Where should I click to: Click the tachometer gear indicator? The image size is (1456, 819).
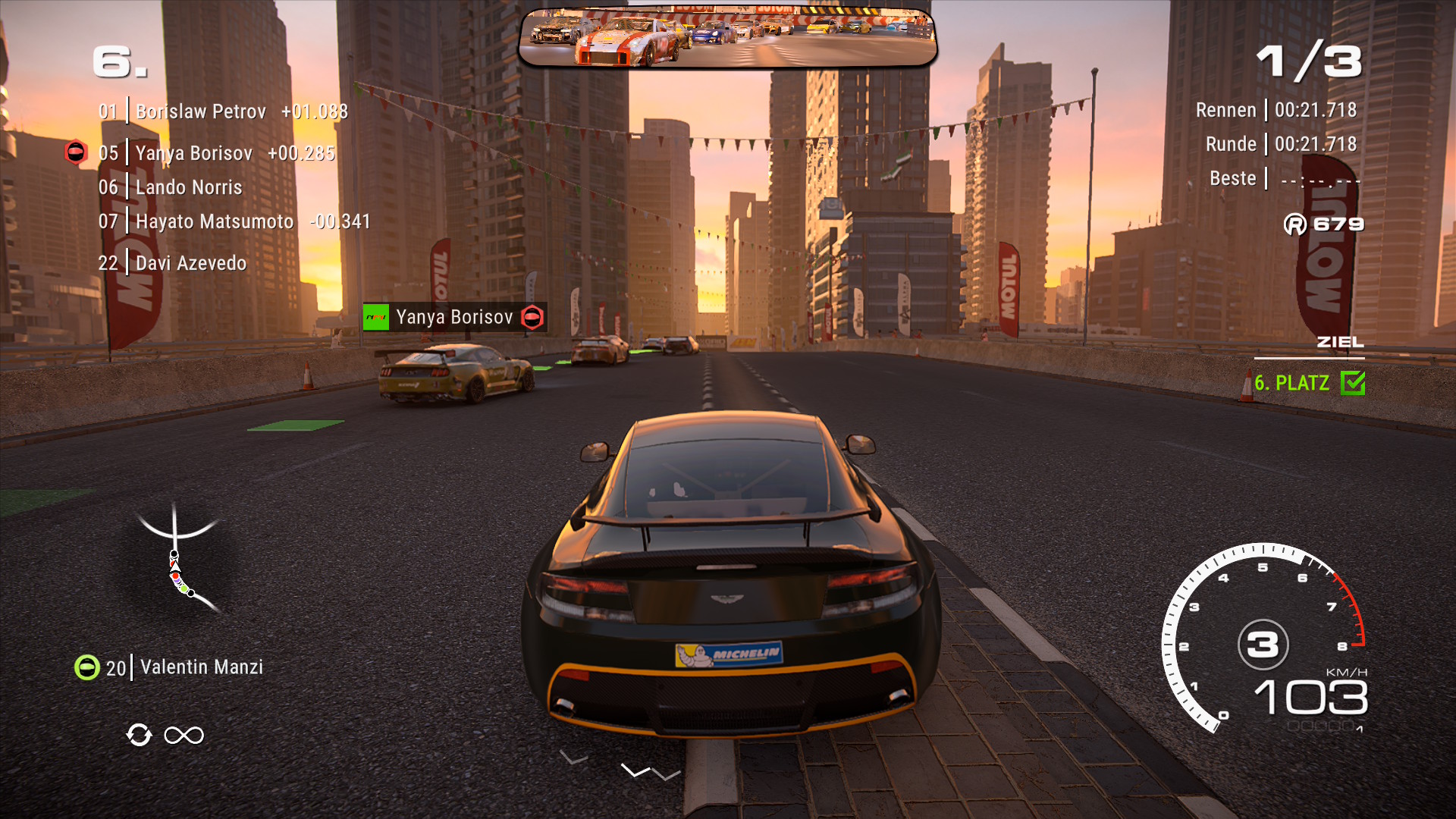click(1263, 645)
